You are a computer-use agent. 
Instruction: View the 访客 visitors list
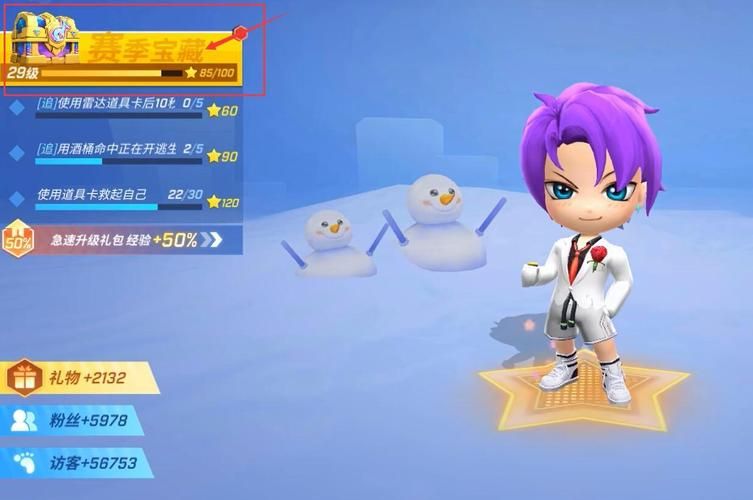coord(76,463)
